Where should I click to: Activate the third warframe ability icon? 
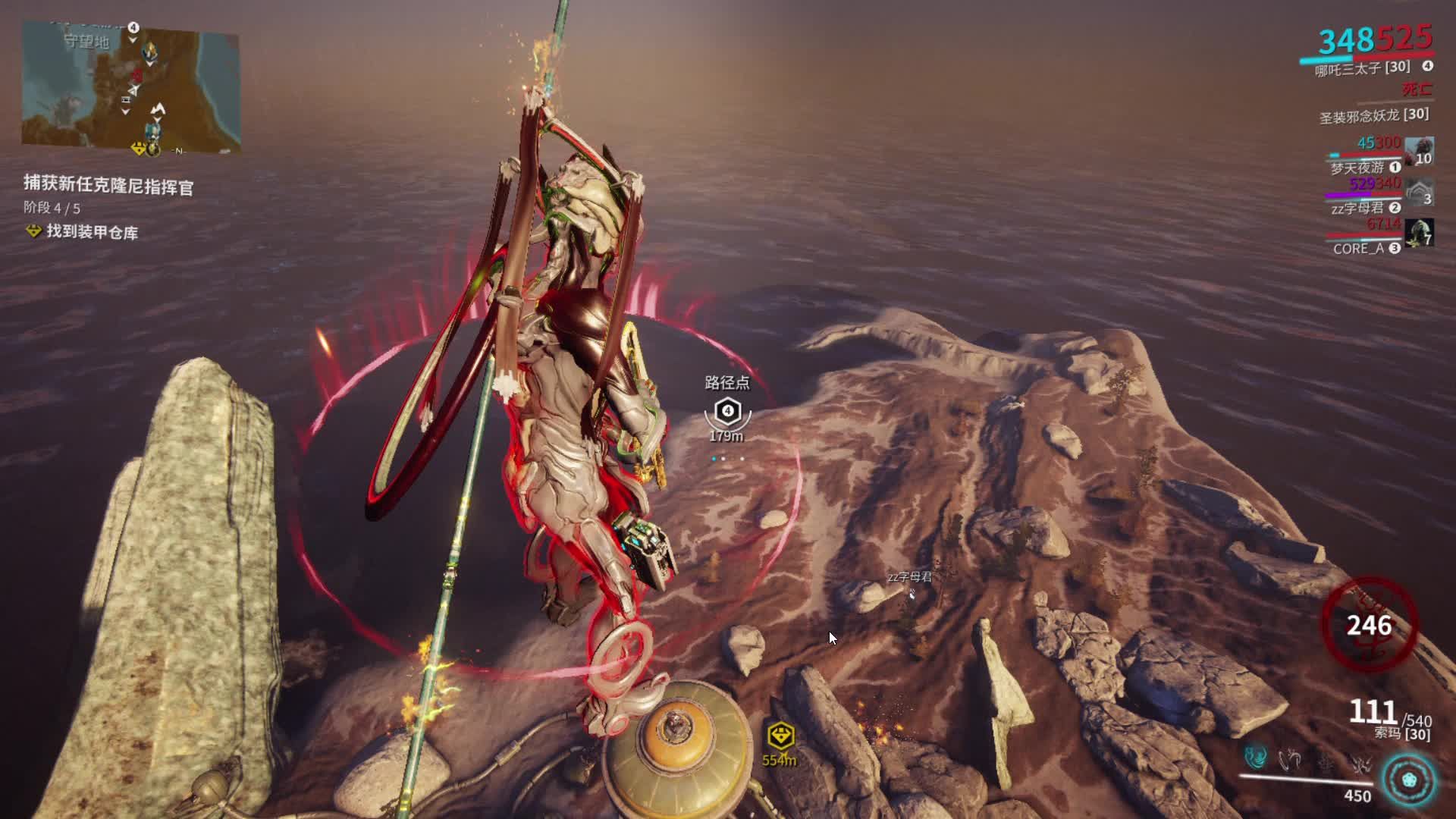click(x=1326, y=758)
